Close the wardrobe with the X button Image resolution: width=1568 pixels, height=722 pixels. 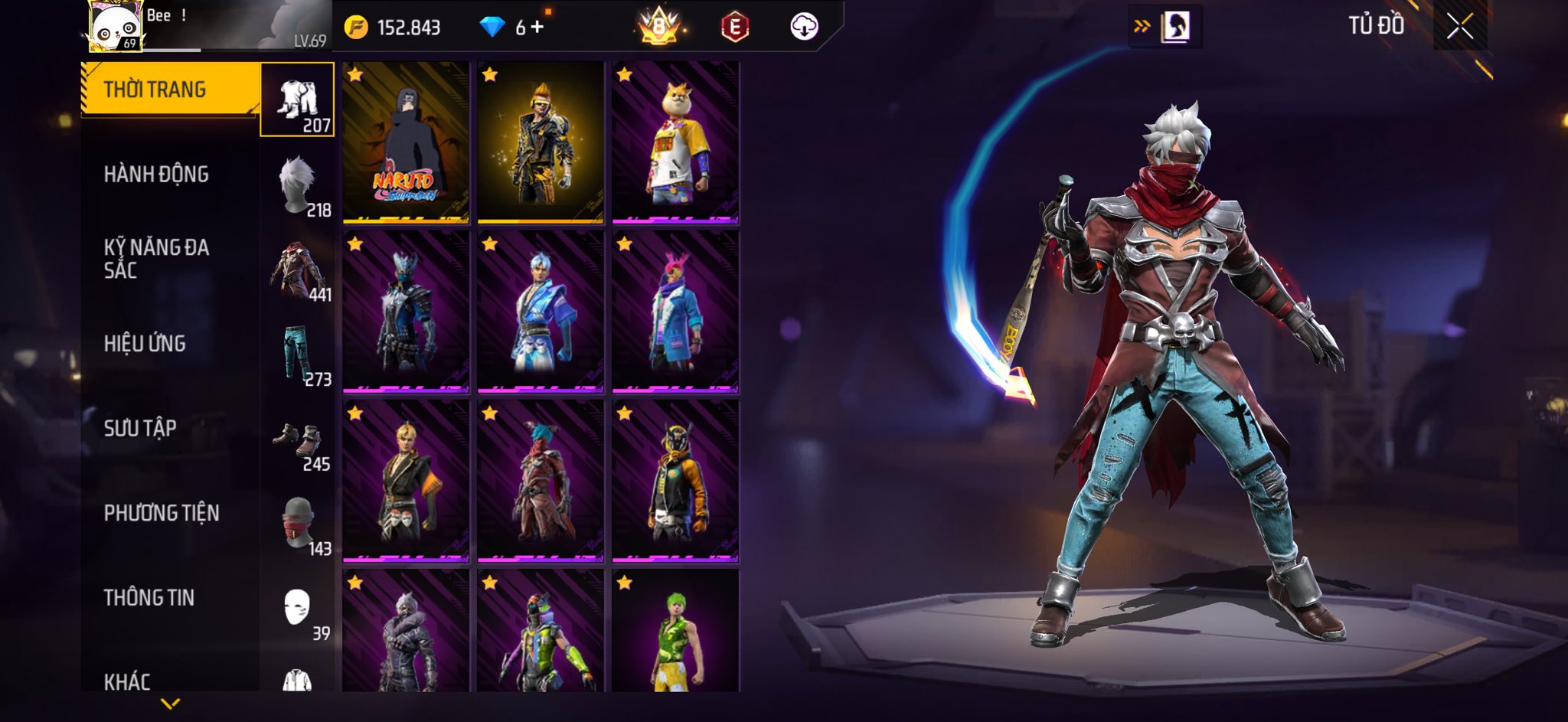click(1459, 27)
